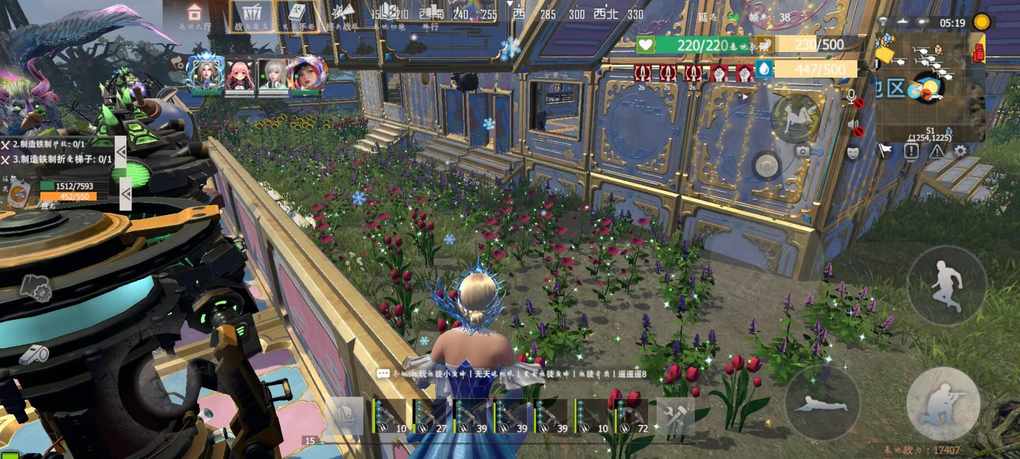
Task: Open the exclamation mark notice icon
Action: pos(911,151)
